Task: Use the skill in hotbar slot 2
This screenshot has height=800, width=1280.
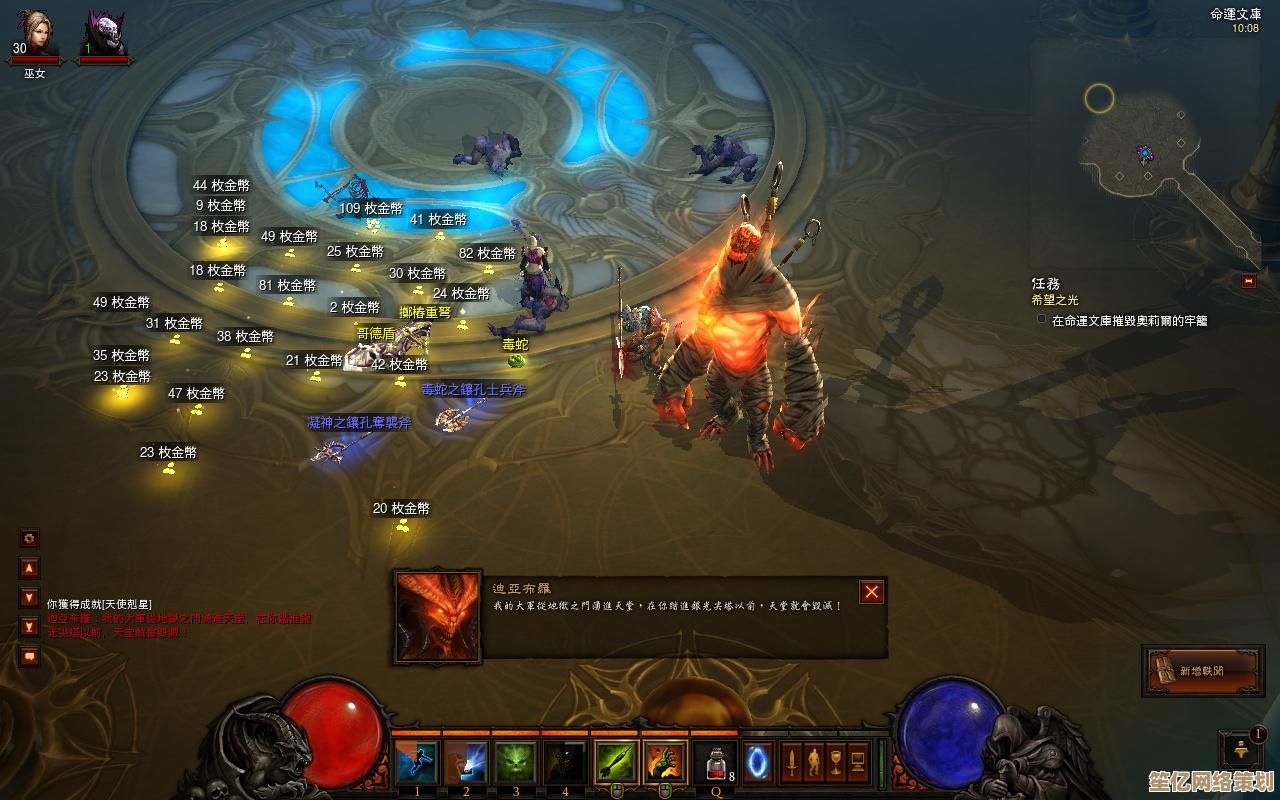Action: [x=466, y=763]
